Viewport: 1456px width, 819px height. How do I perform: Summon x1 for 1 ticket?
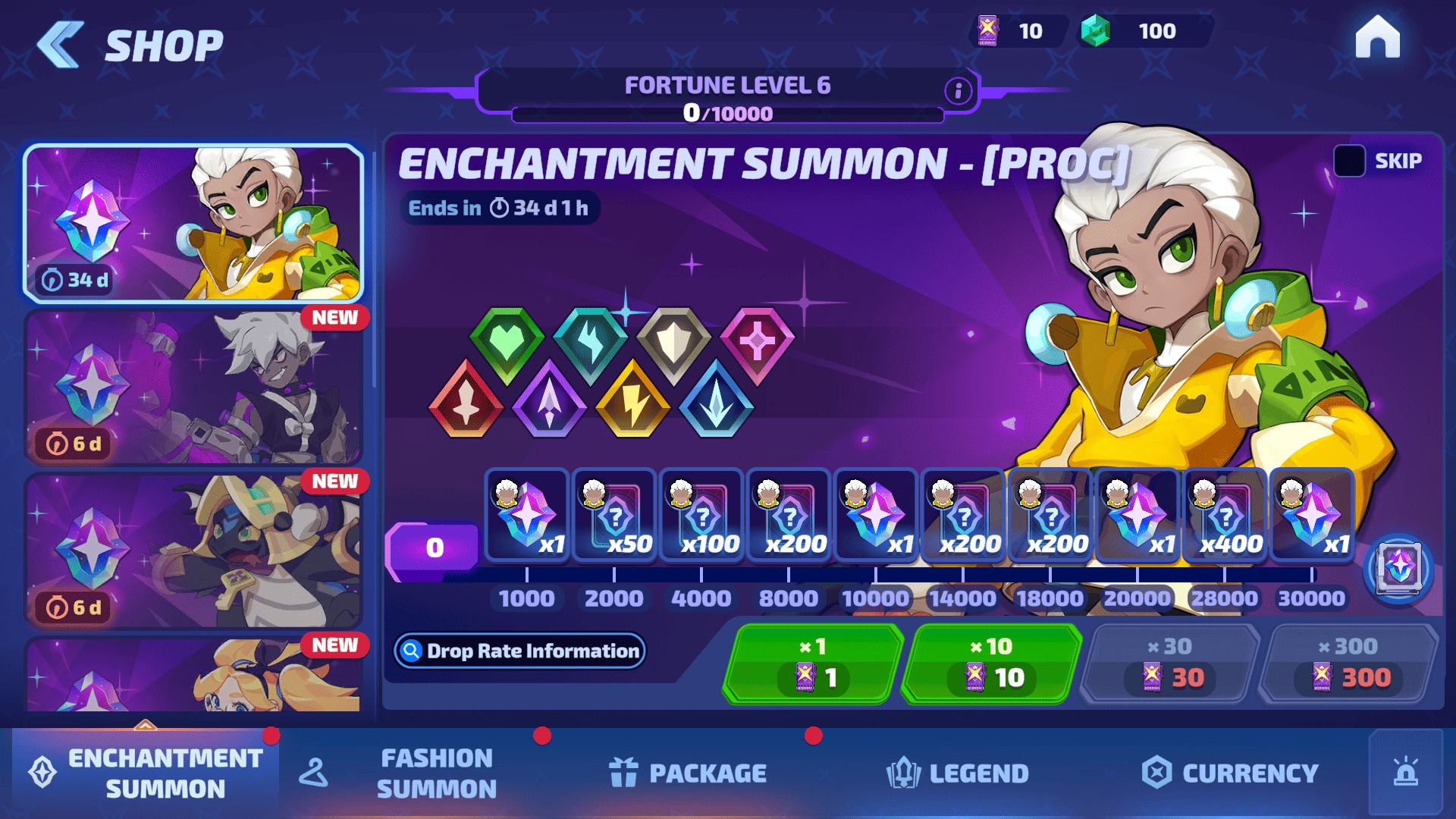tap(813, 664)
